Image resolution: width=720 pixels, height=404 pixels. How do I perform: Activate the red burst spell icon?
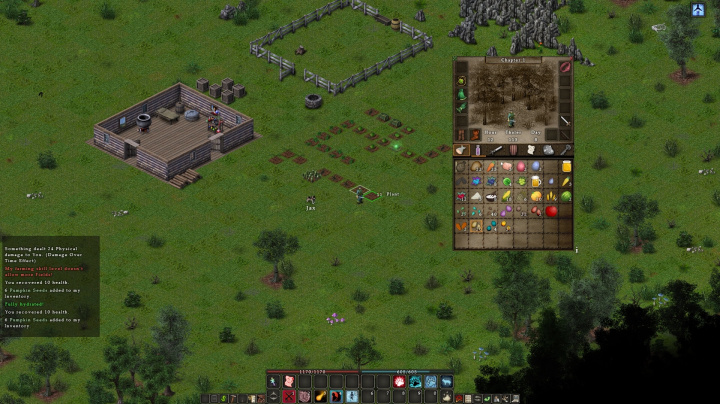pos(399,382)
